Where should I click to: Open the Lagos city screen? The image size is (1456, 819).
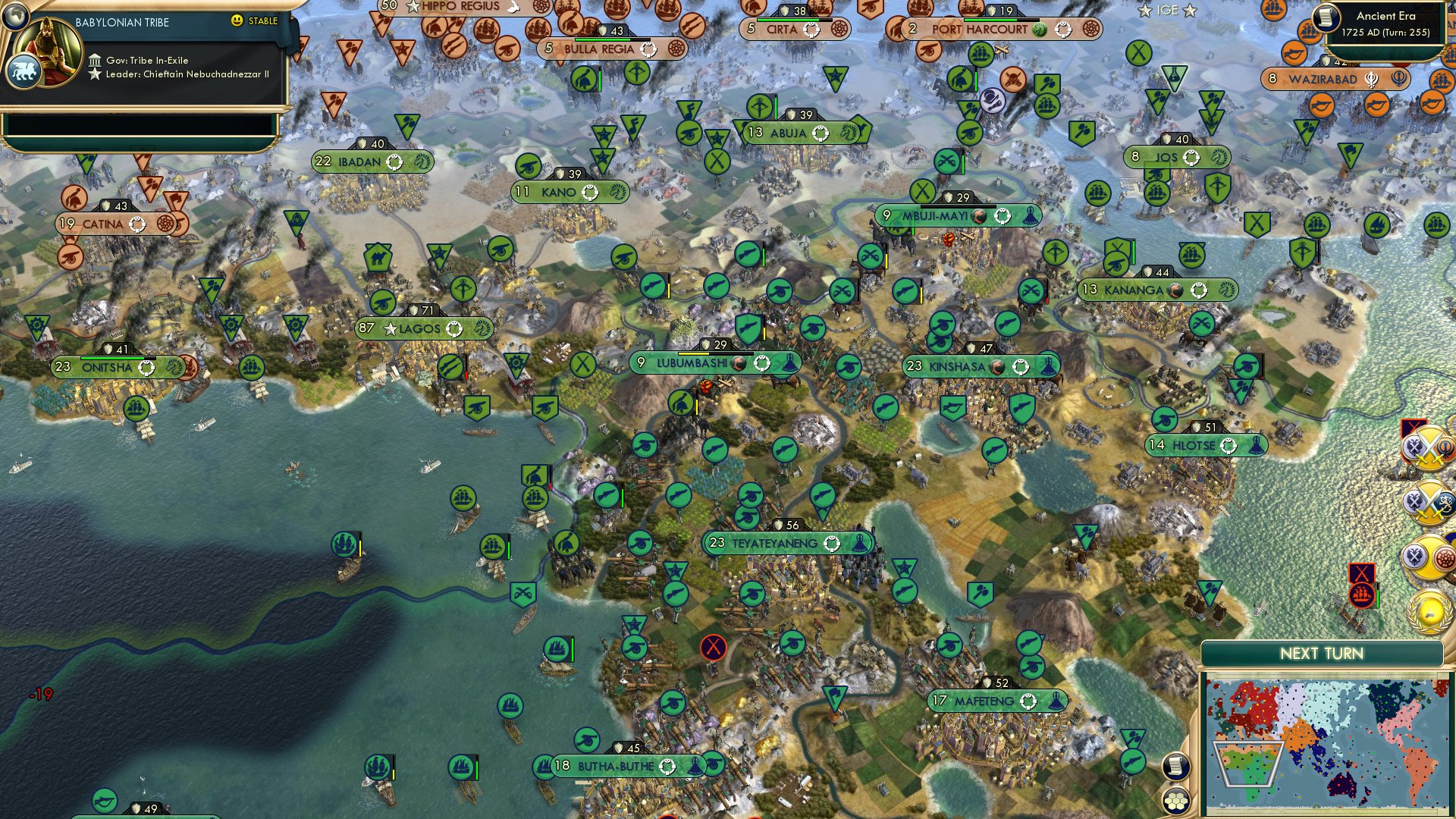click(x=422, y=328)
